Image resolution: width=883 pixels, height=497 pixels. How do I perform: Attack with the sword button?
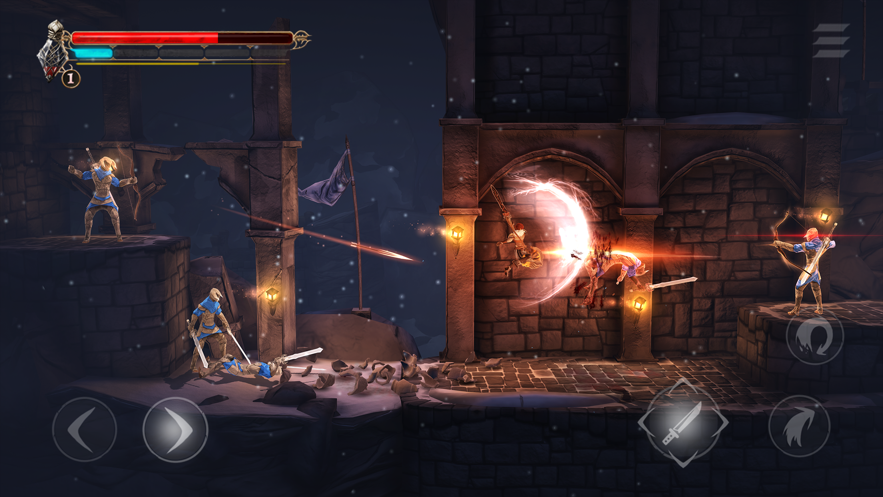(683, 421)
